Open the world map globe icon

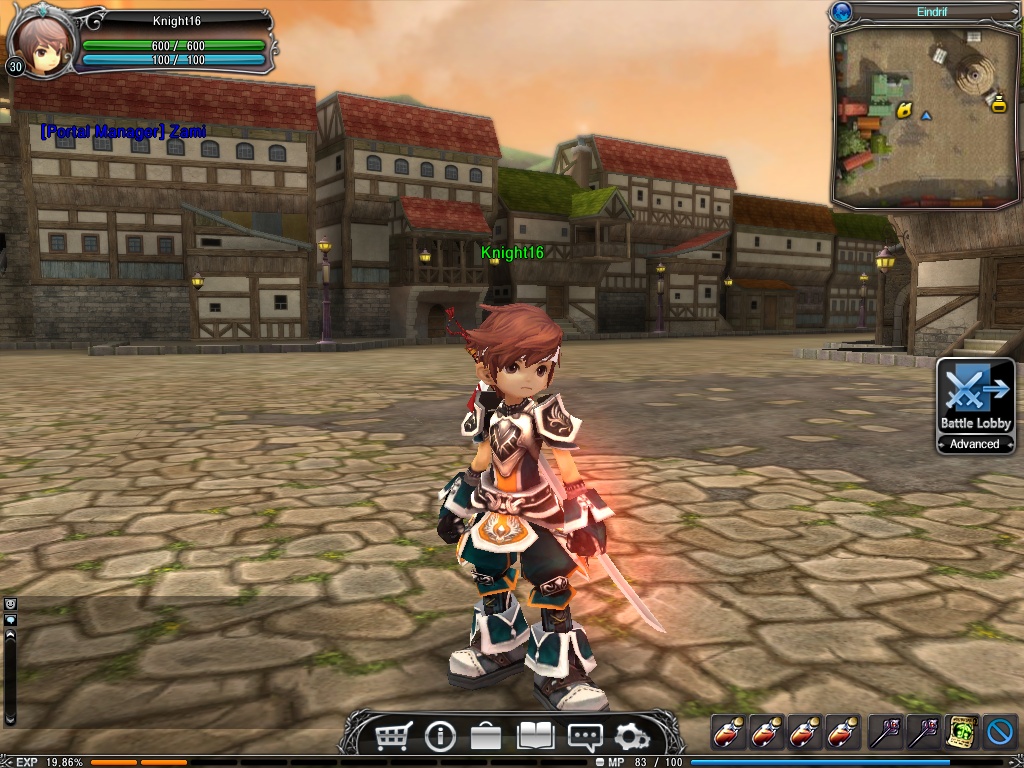[x=841, y=12]
